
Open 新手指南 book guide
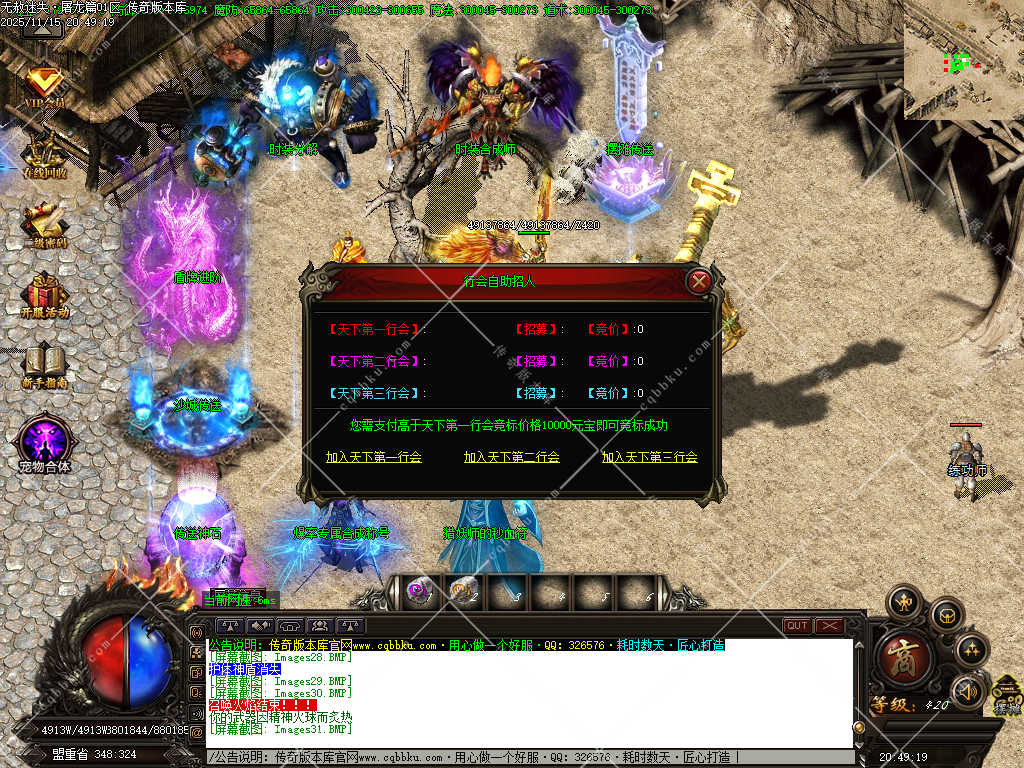click(x=44, y=363)
